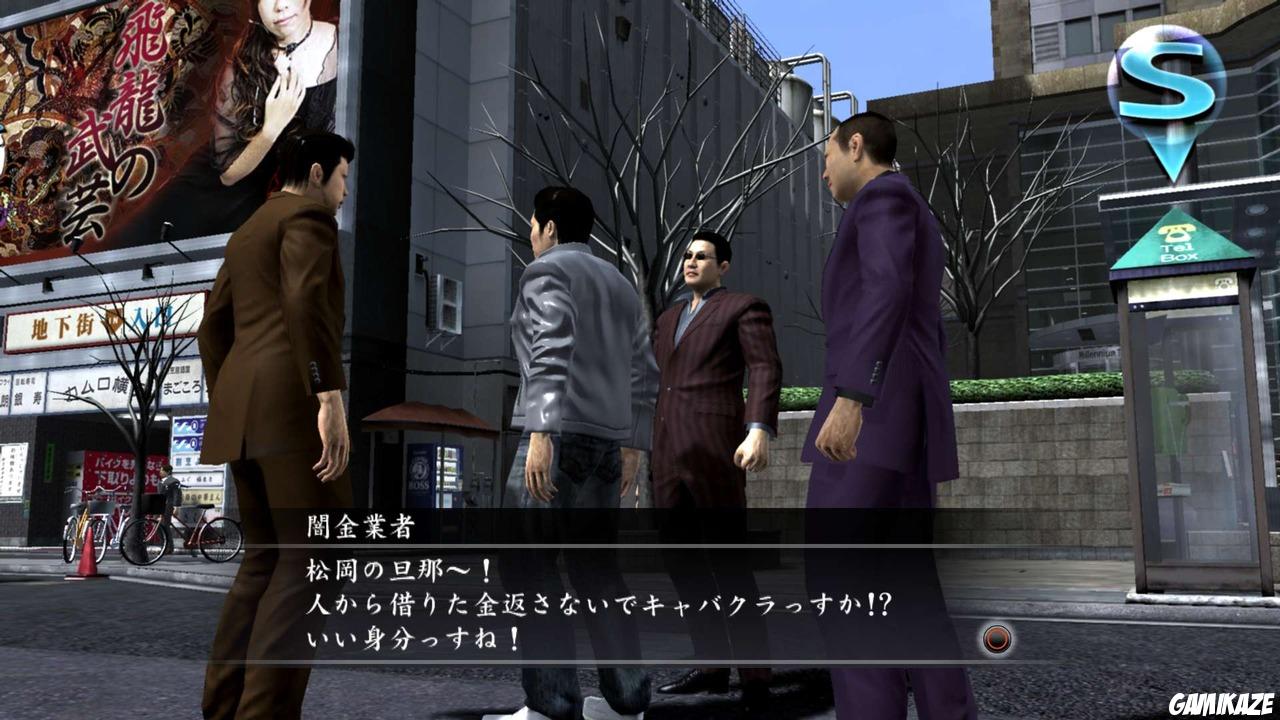1280x720 pixels.
Task: Open the まごころ shop sign
Action: click(x=182, y=387)
